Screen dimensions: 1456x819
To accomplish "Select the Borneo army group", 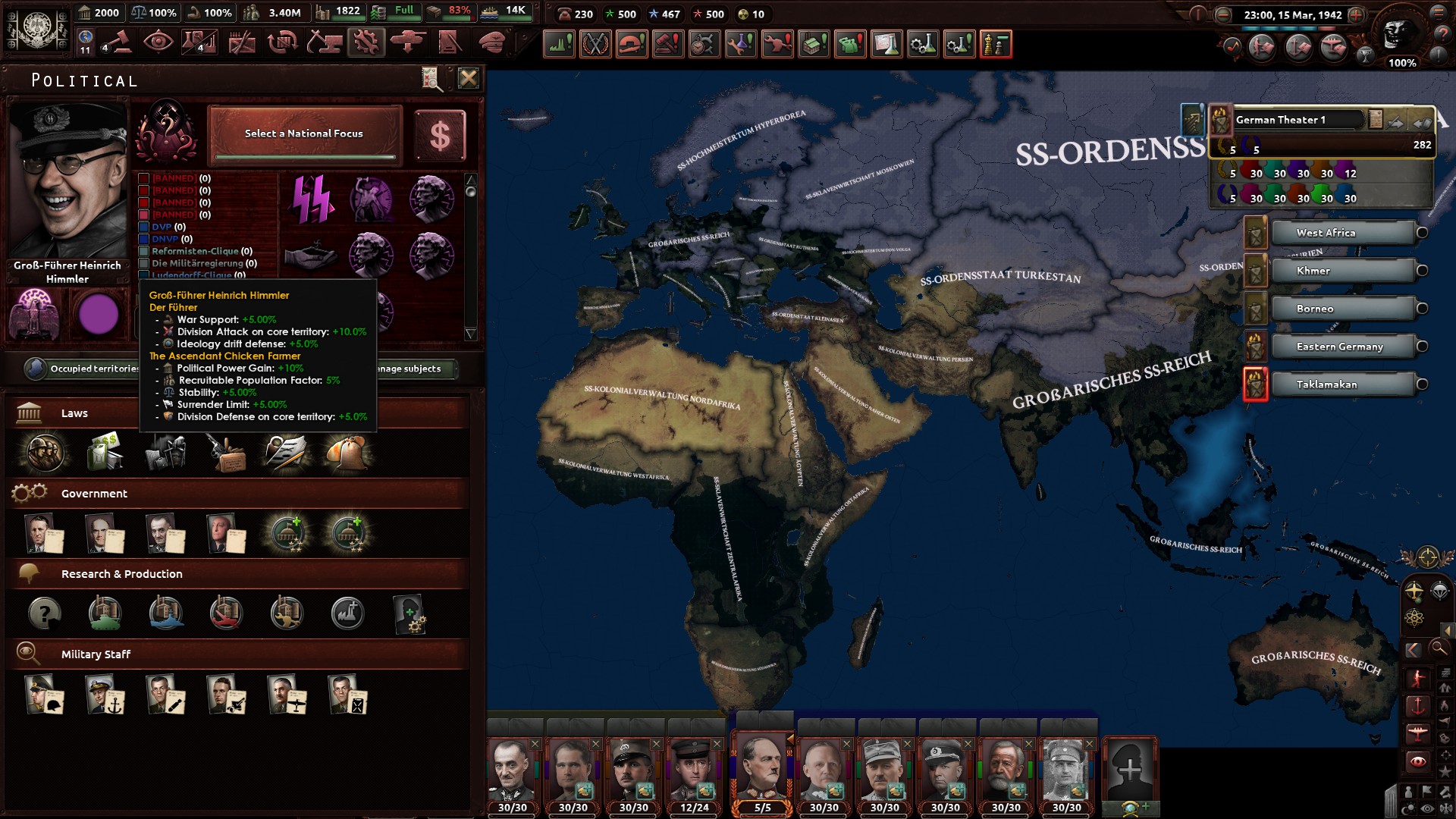I will [x=1342, y=309].
